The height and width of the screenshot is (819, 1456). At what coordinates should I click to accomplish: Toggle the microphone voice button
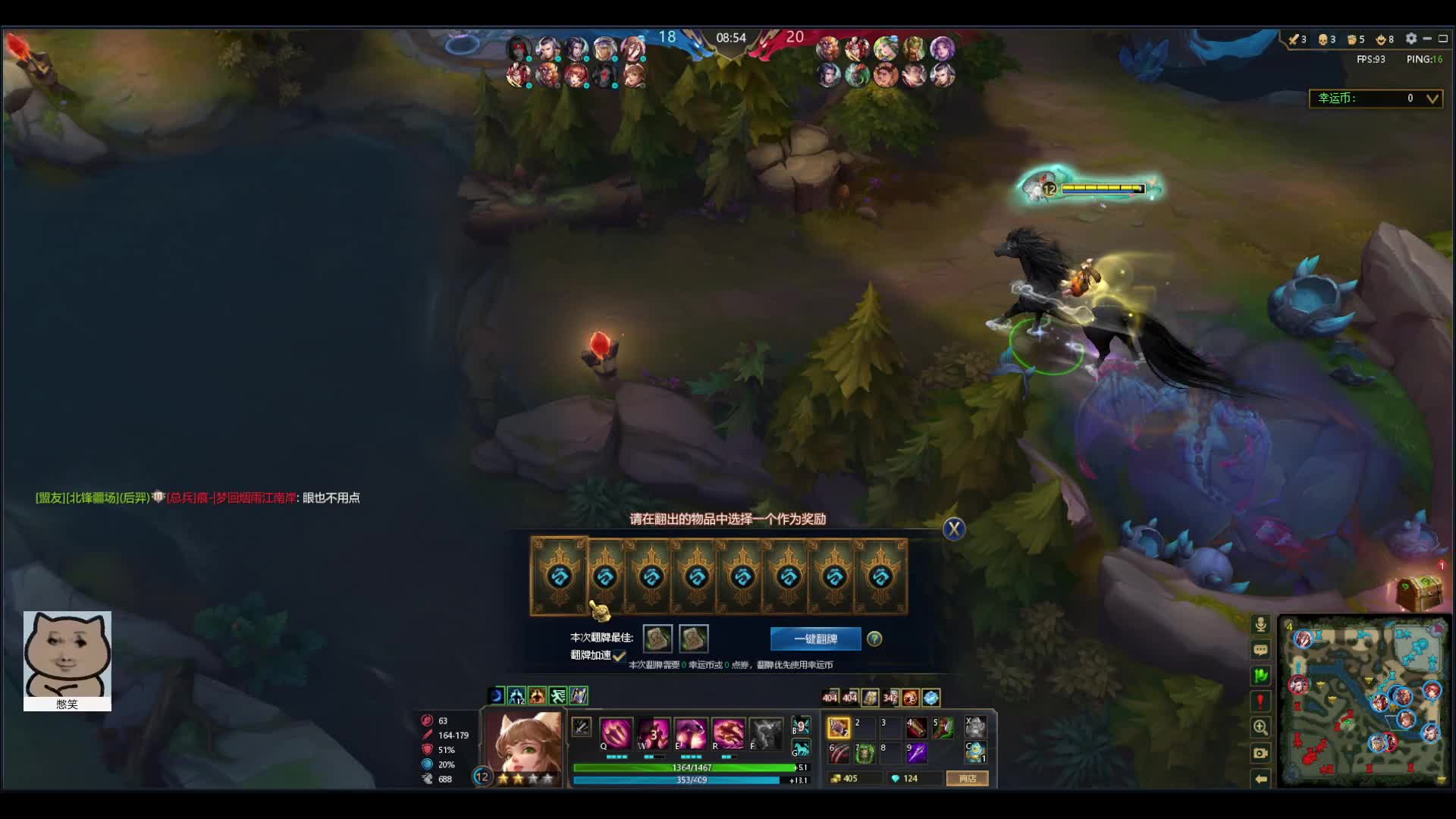click(x=1260, y=624)
